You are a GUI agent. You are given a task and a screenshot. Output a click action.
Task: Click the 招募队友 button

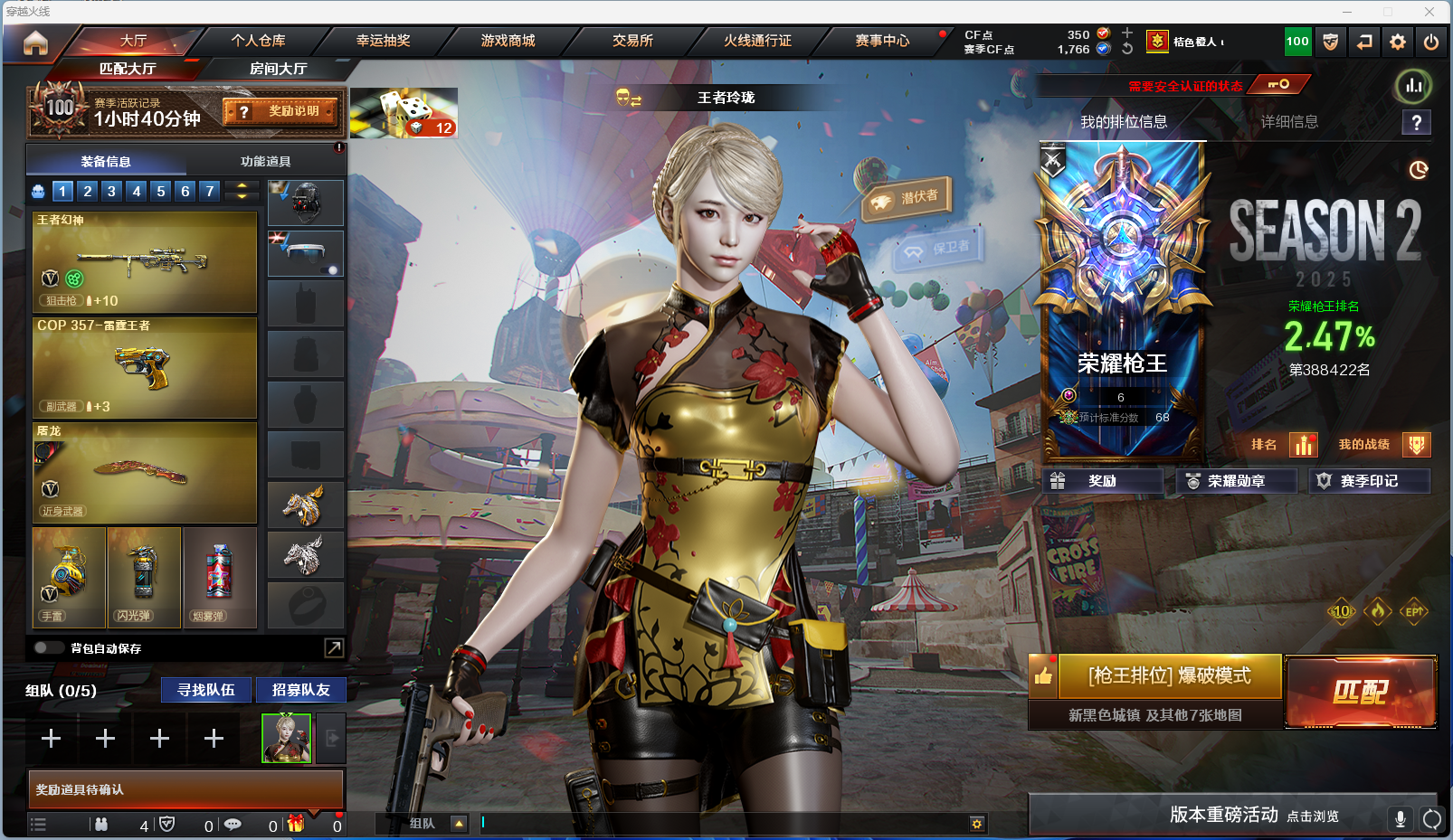(x=301, y=690)
